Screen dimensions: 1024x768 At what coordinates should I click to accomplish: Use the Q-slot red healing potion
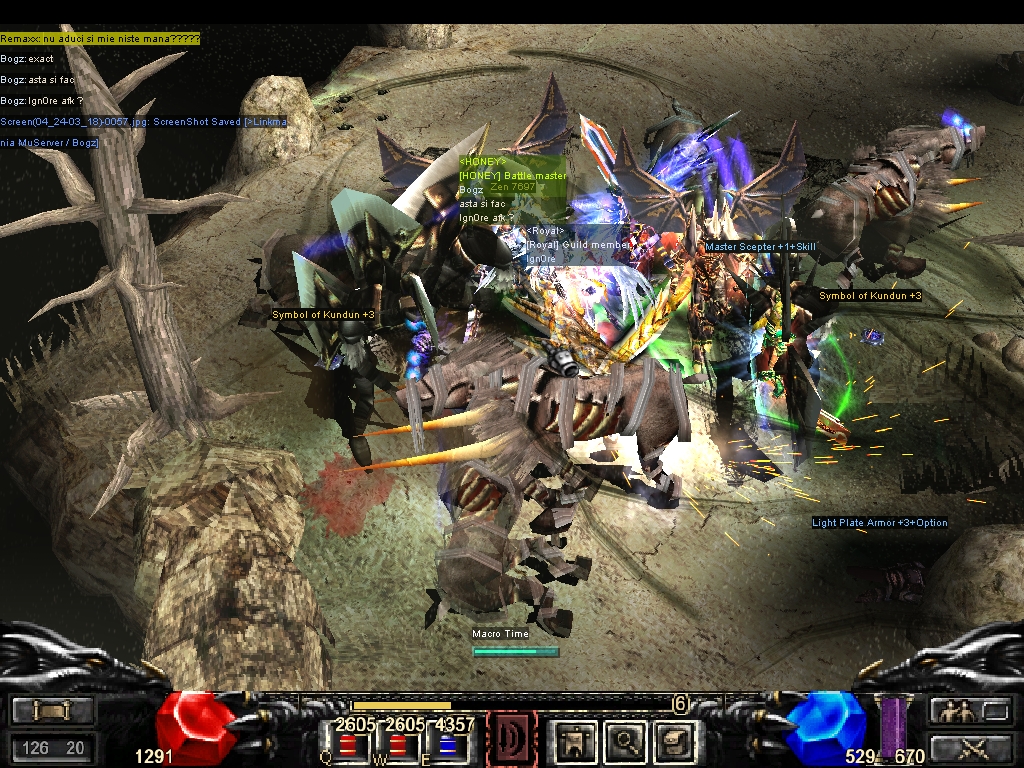(x=348, y=746)
